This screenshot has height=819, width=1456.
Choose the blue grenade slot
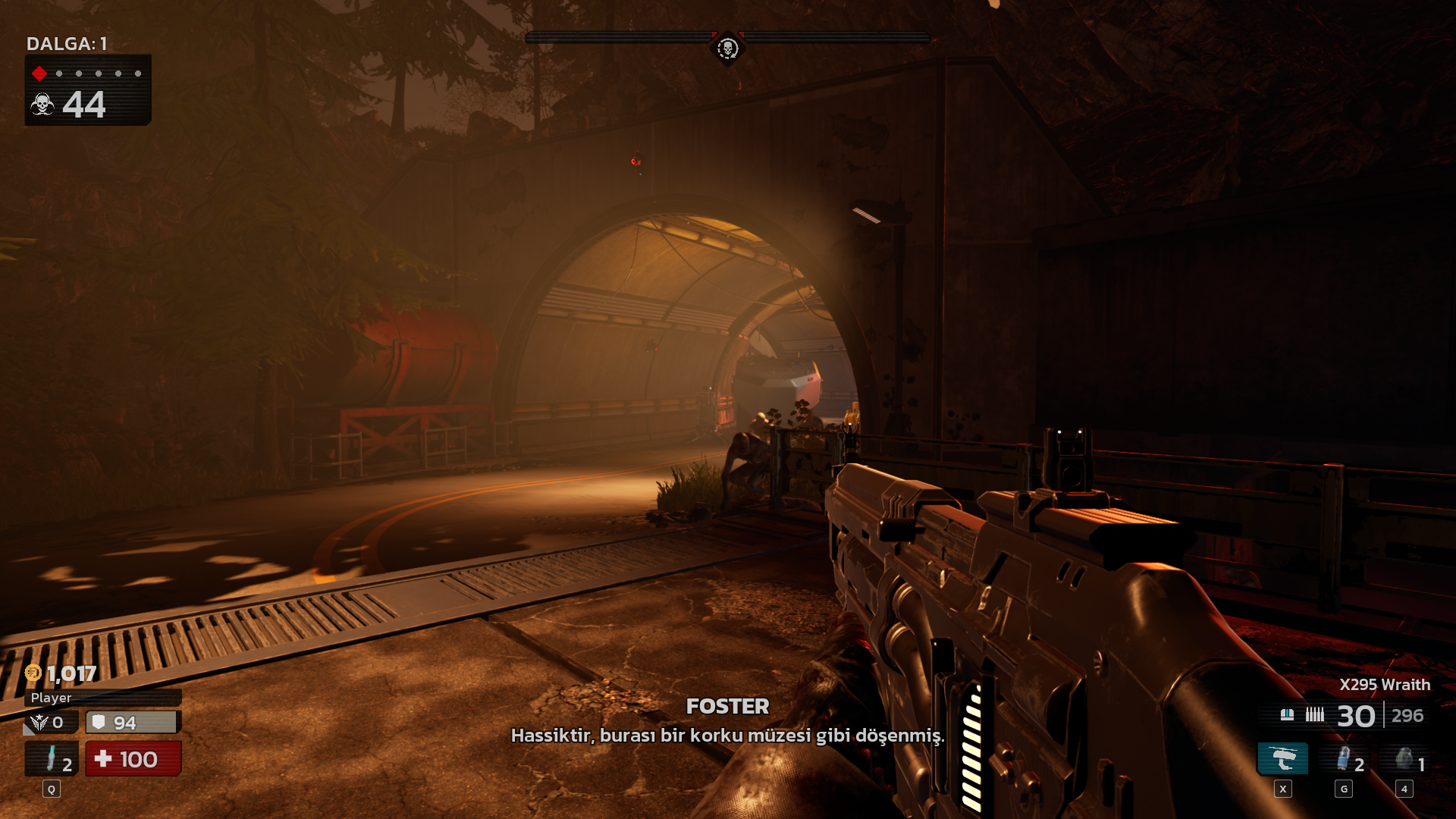click(1344, 759)
